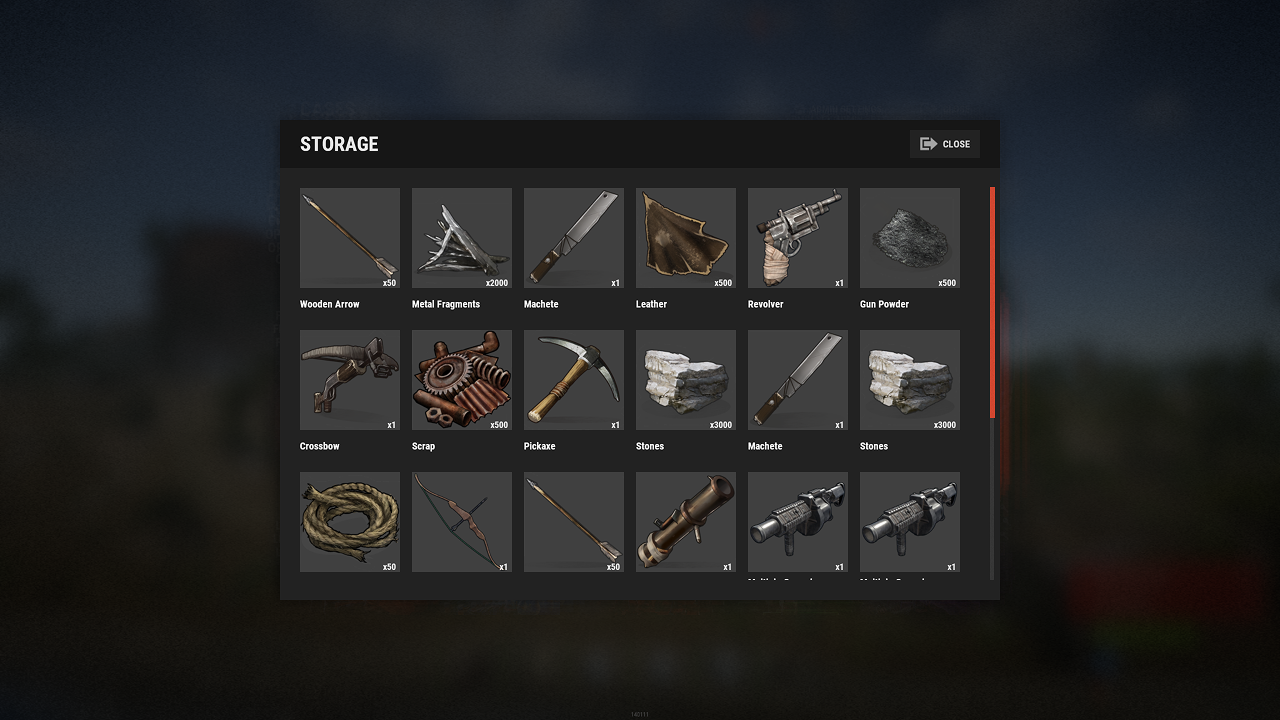The height and width of the screenshot is (720, 1280).
Task: Close the Storage window
Action: (x=945, y=144)
